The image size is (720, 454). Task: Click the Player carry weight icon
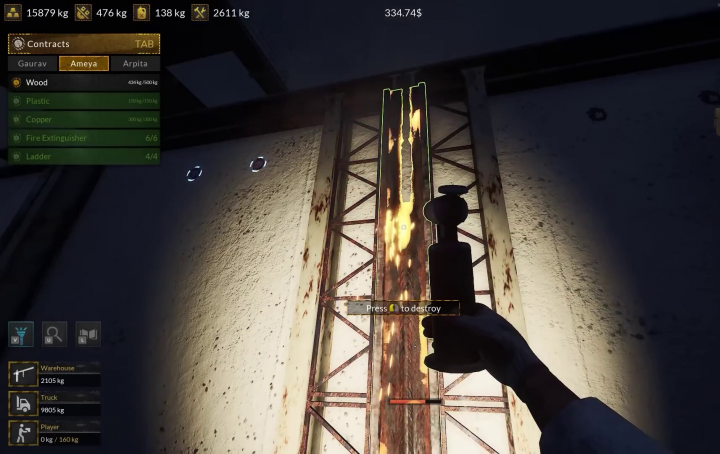point(22,433)
